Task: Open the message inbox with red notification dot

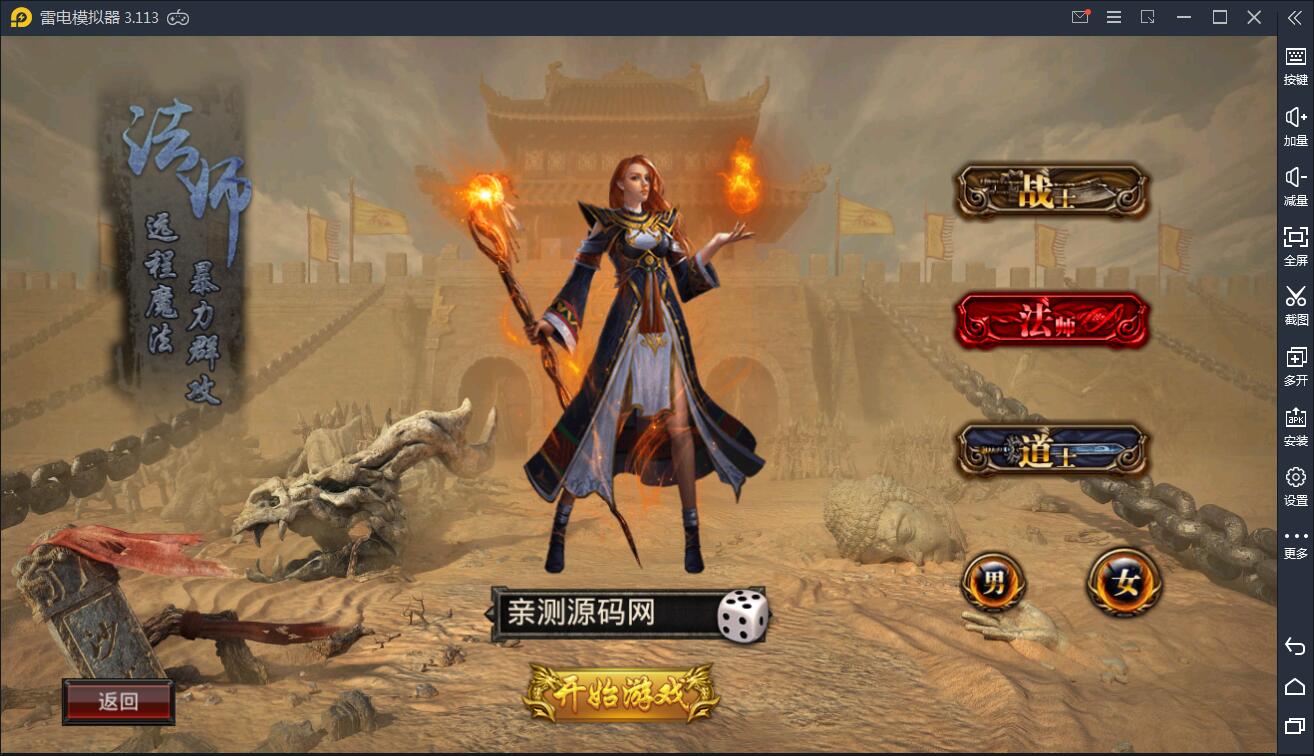Action: pyautogui.click(x=1080, y=17)
